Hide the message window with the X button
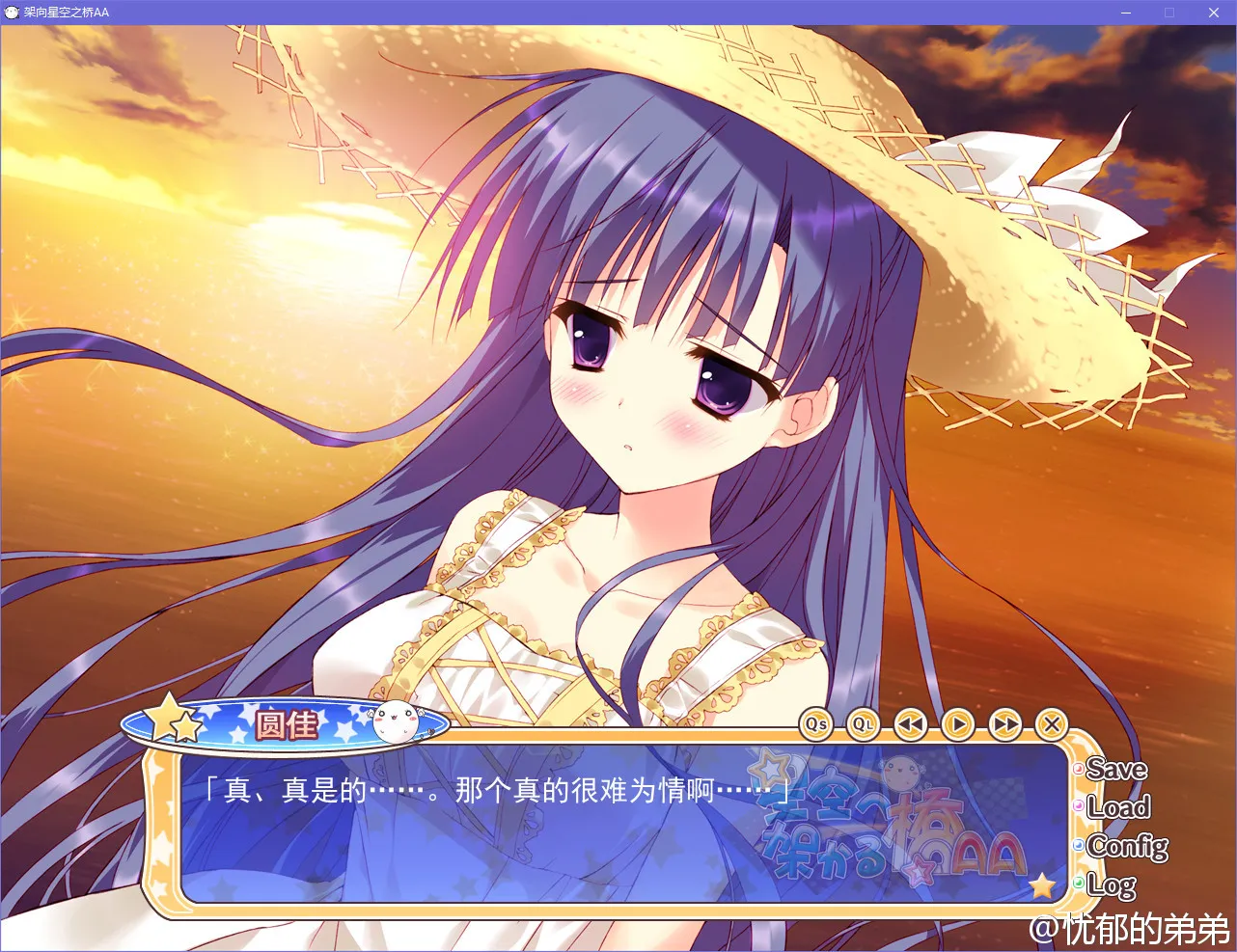Image resolution: width=1237 pixels, height=952 pixels. [x=1053, y=725]
